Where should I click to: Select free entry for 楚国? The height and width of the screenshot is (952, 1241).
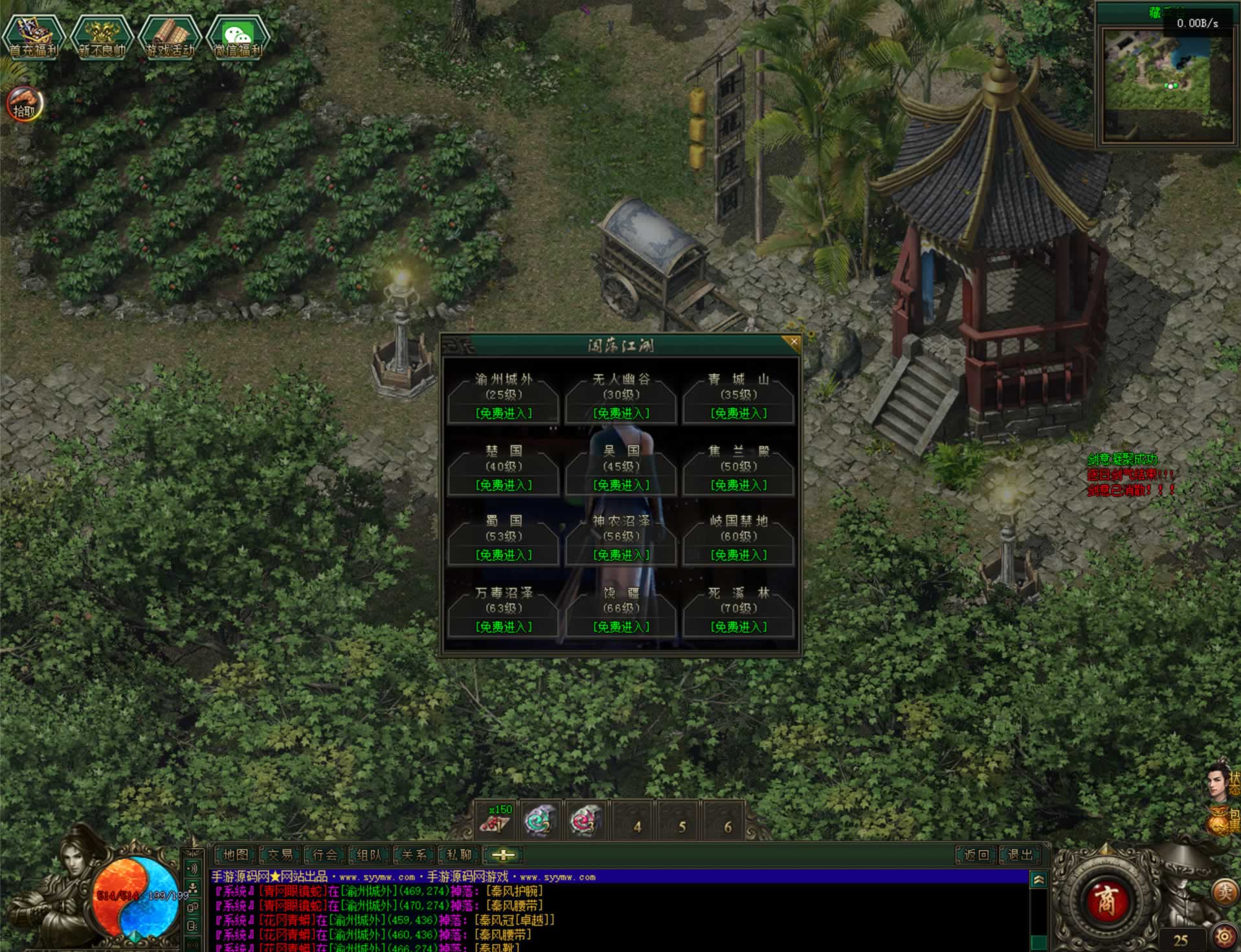click(x=504, y=485)
